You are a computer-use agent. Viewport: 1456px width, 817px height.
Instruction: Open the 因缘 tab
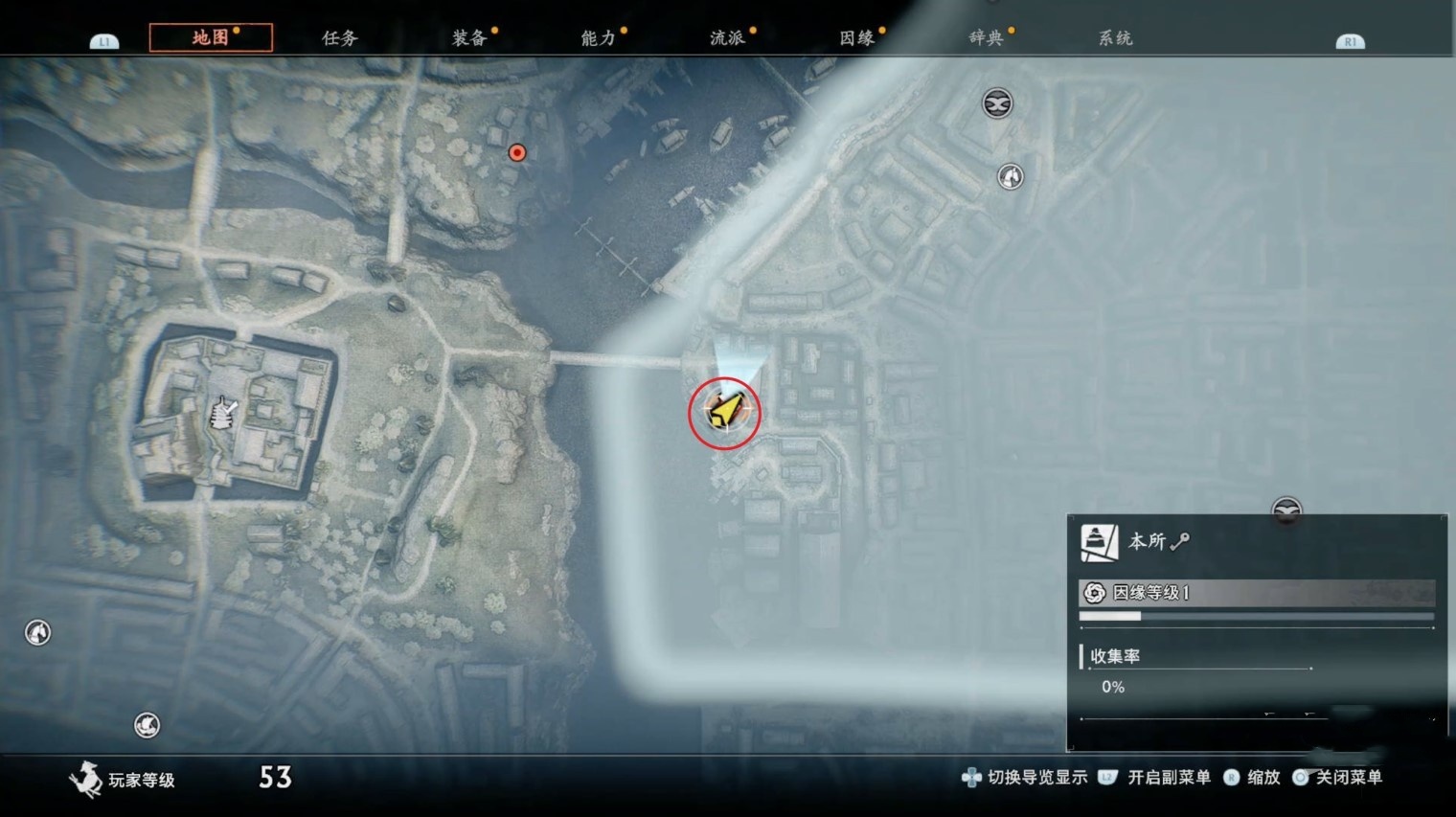point(857,38)
